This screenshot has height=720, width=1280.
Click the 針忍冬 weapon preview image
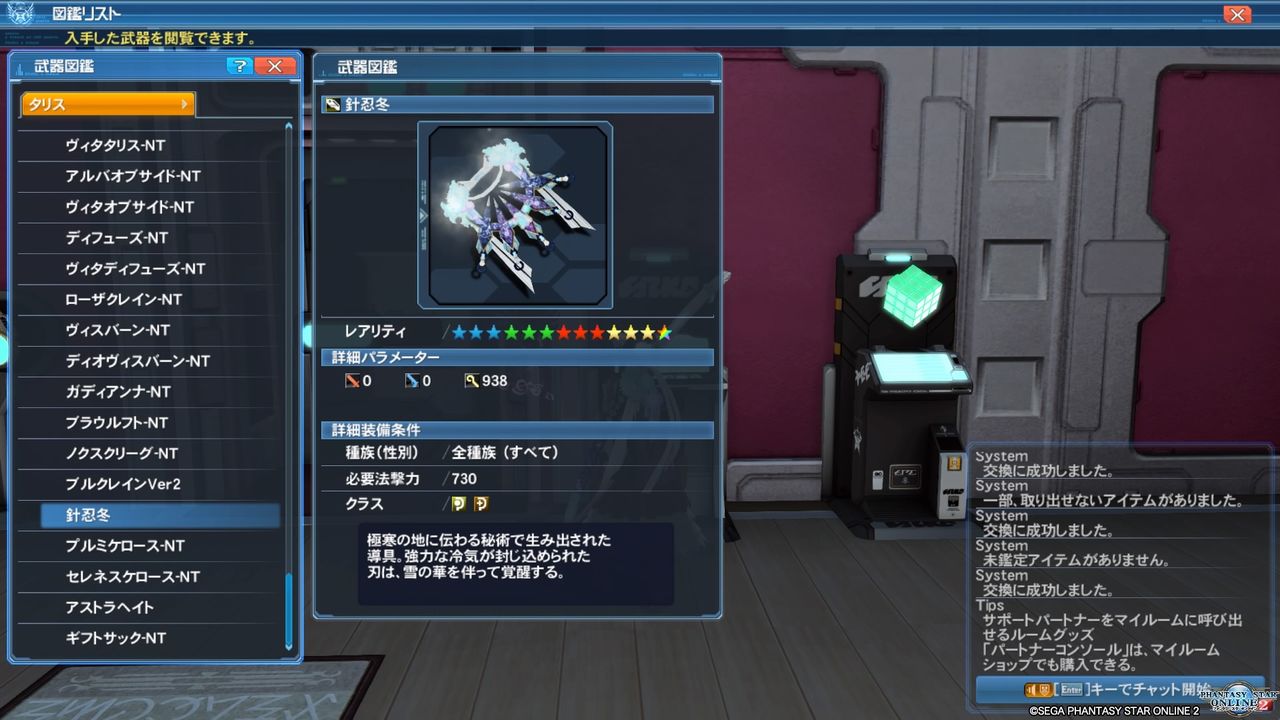click(516, 213)
